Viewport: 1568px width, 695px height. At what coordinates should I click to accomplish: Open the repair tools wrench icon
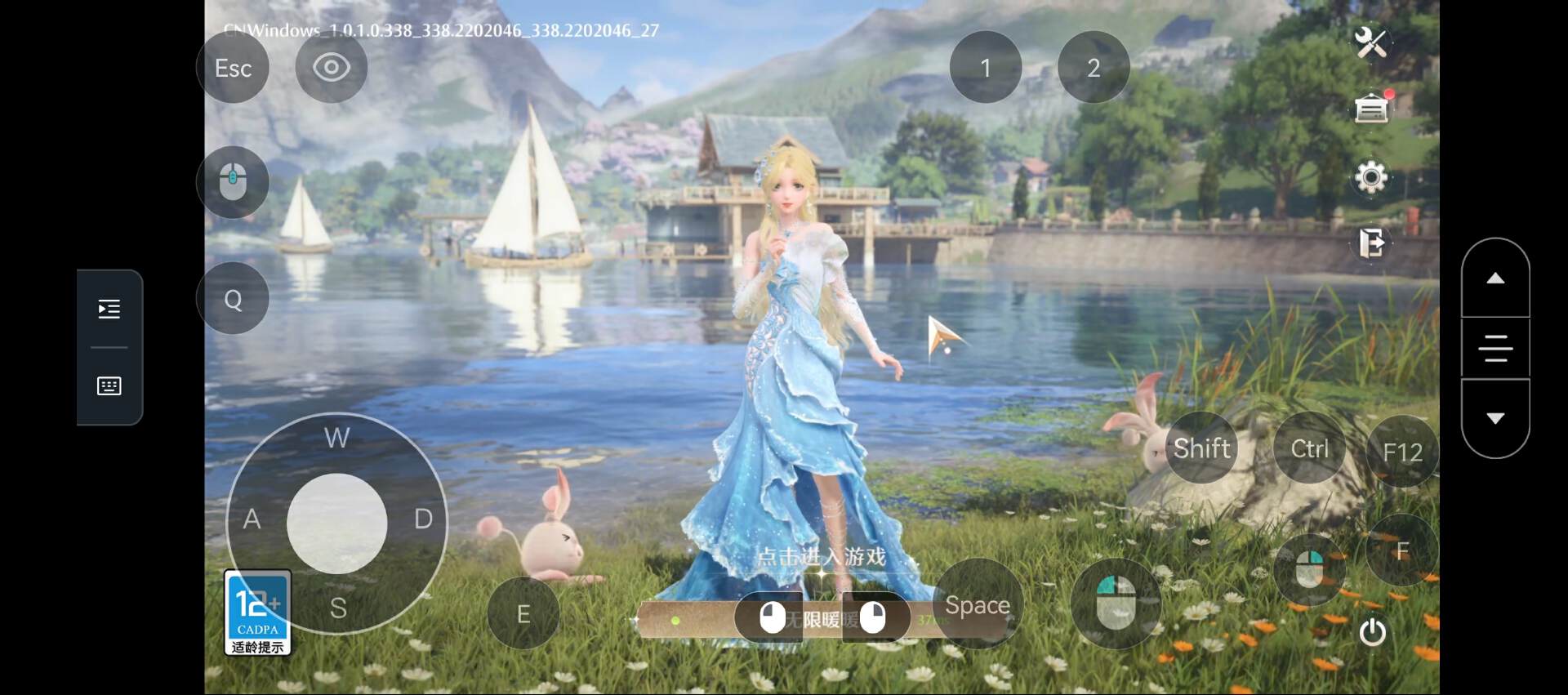1370,42
